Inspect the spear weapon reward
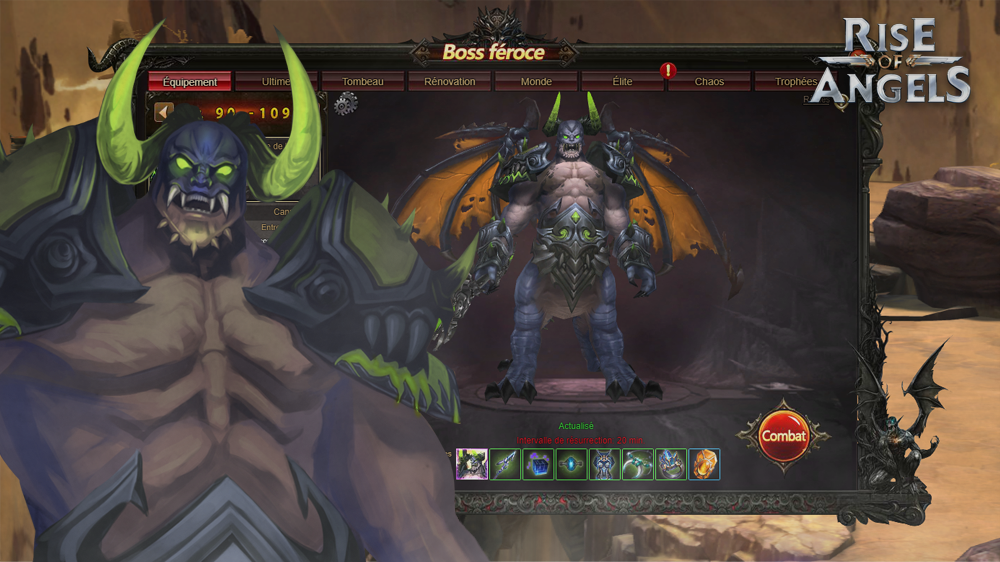Screen dimensions: 1000x562 point(505,464)
